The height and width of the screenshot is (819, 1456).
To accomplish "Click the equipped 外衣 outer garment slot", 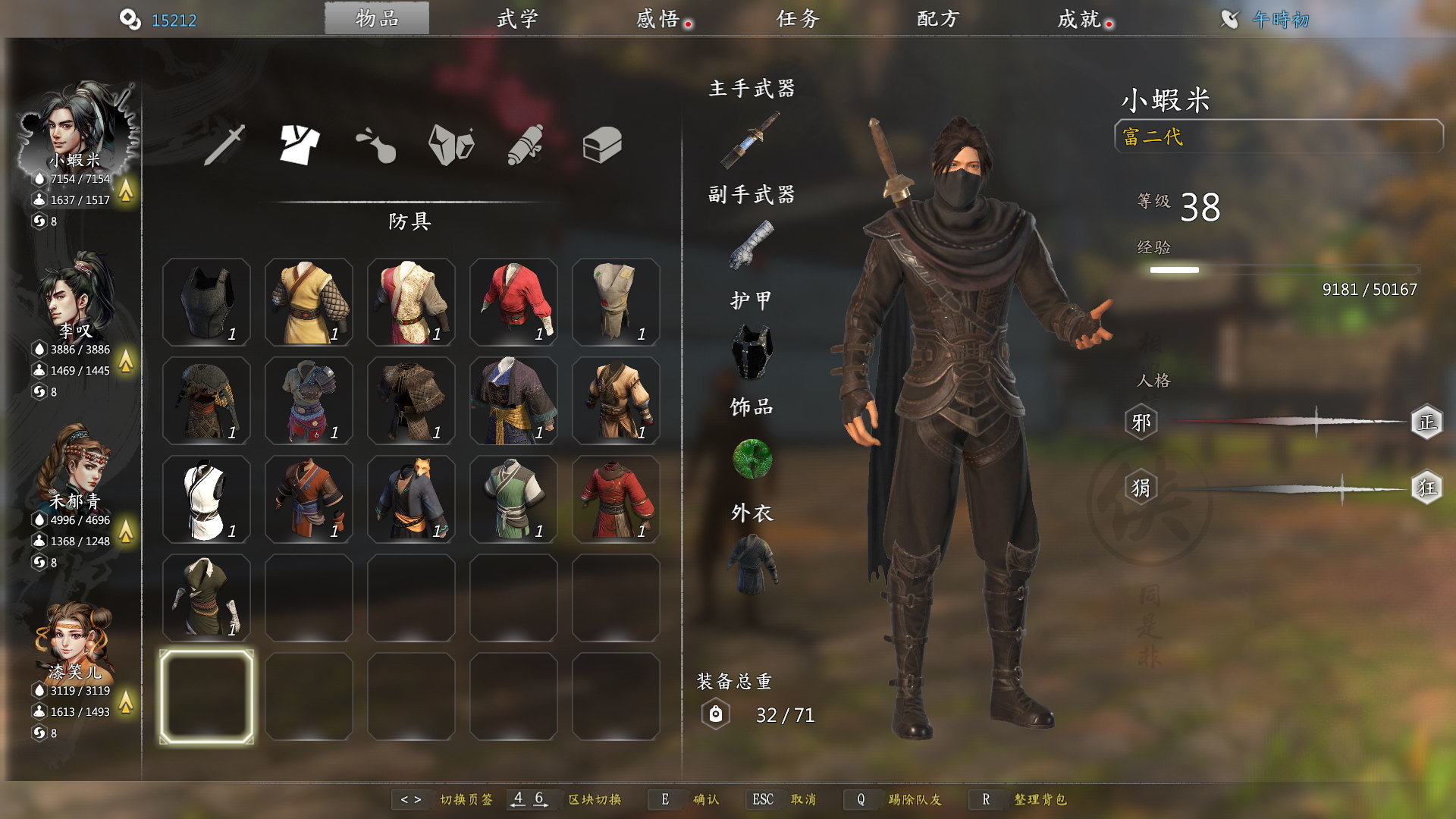I will (752, 563).
